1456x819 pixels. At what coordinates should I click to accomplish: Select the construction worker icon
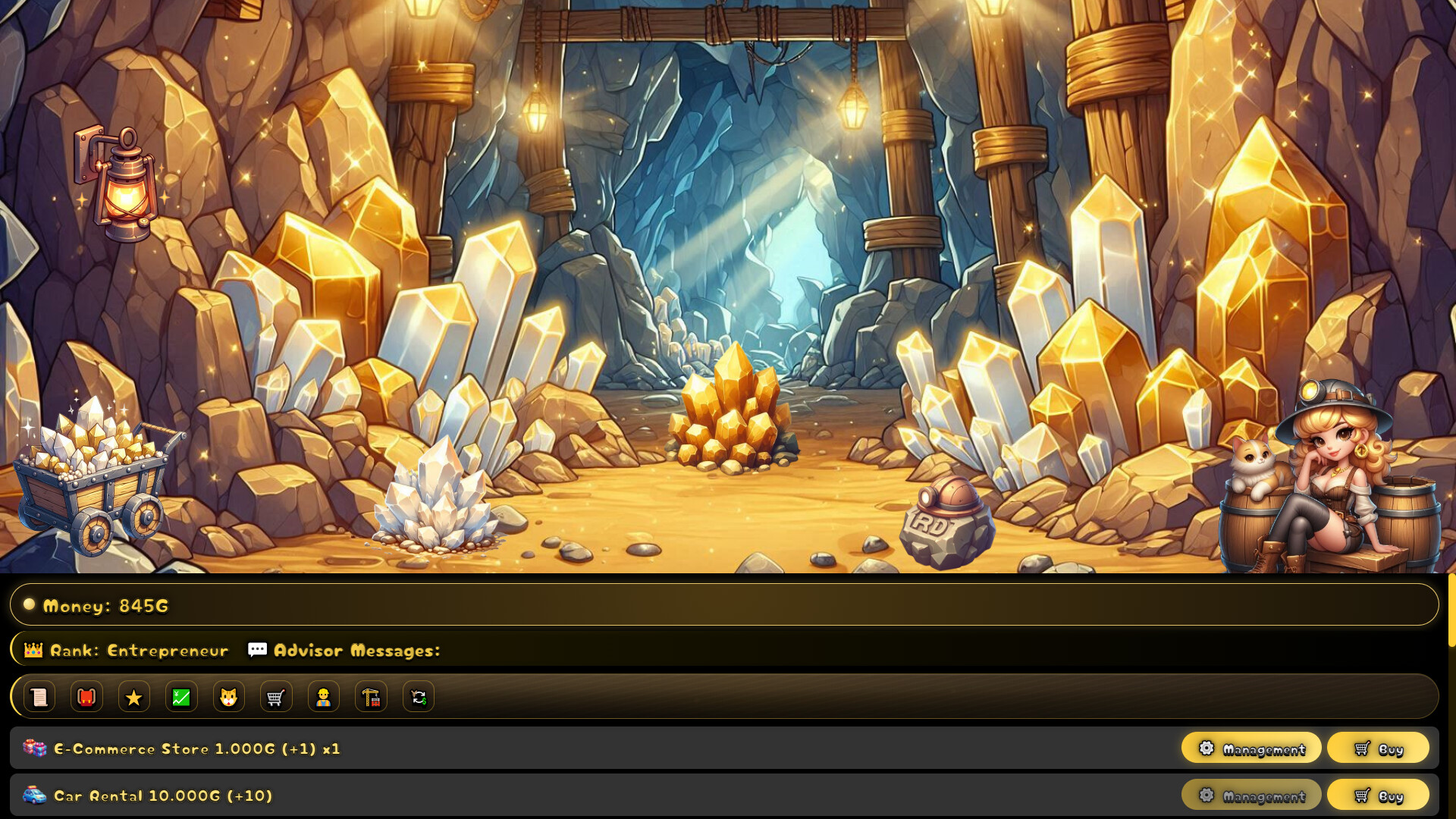(x=323, y=696)
